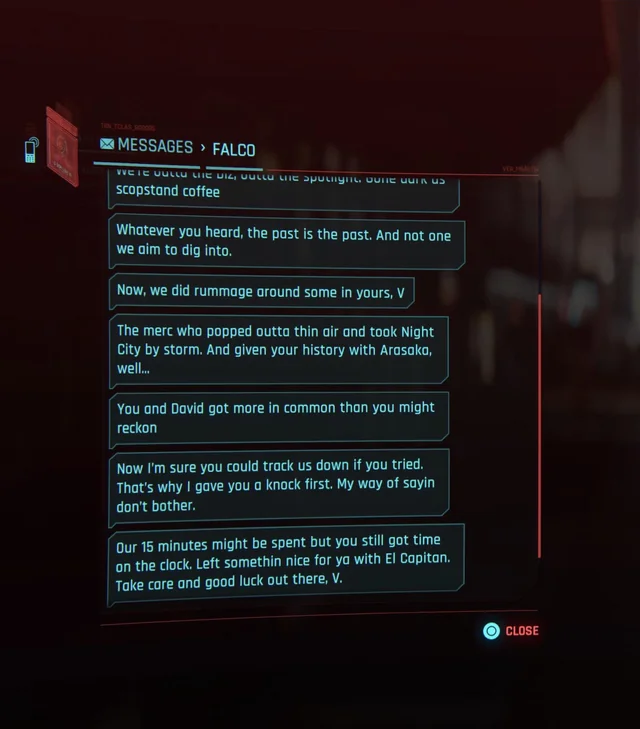
Task: Select the 'track us down' message
Action: click(278, 486)
